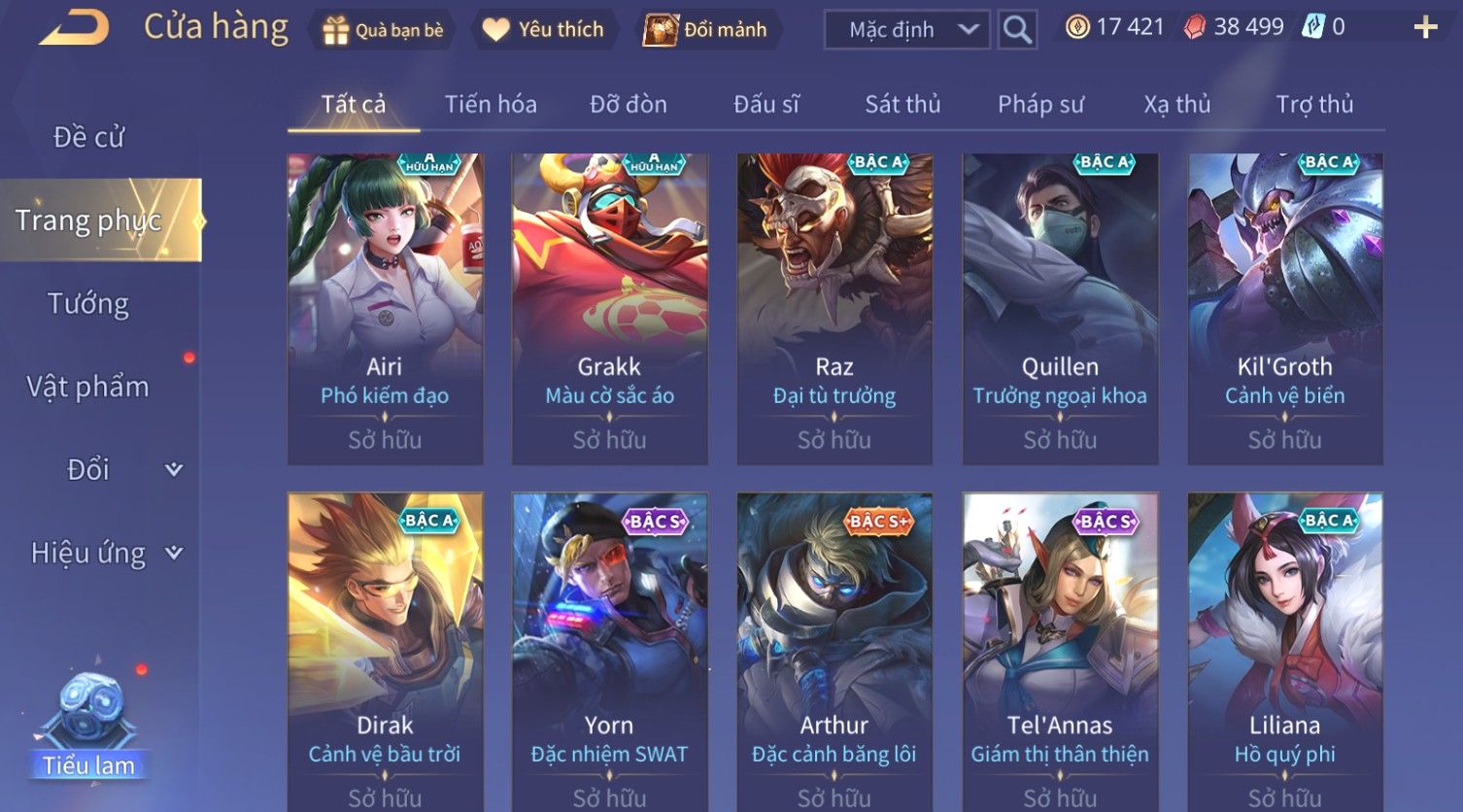The height and width of the screenshot is (812, 1463).
Task: Add currency with the plus button
Action: click(x=1425, y=27)
